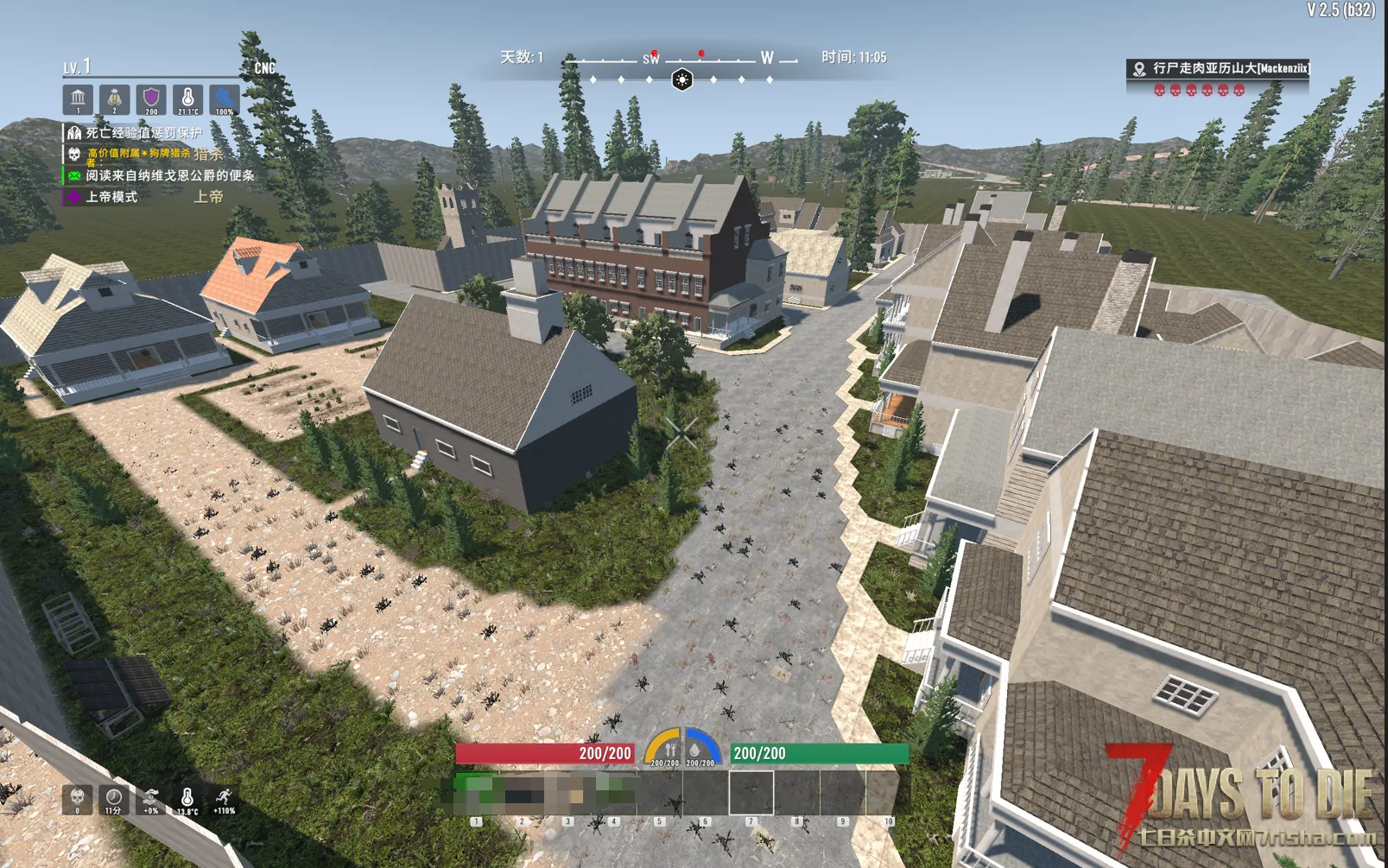
Task: Open the note from Duke of Navezgane quest
Action: click(x=168, y=175)
